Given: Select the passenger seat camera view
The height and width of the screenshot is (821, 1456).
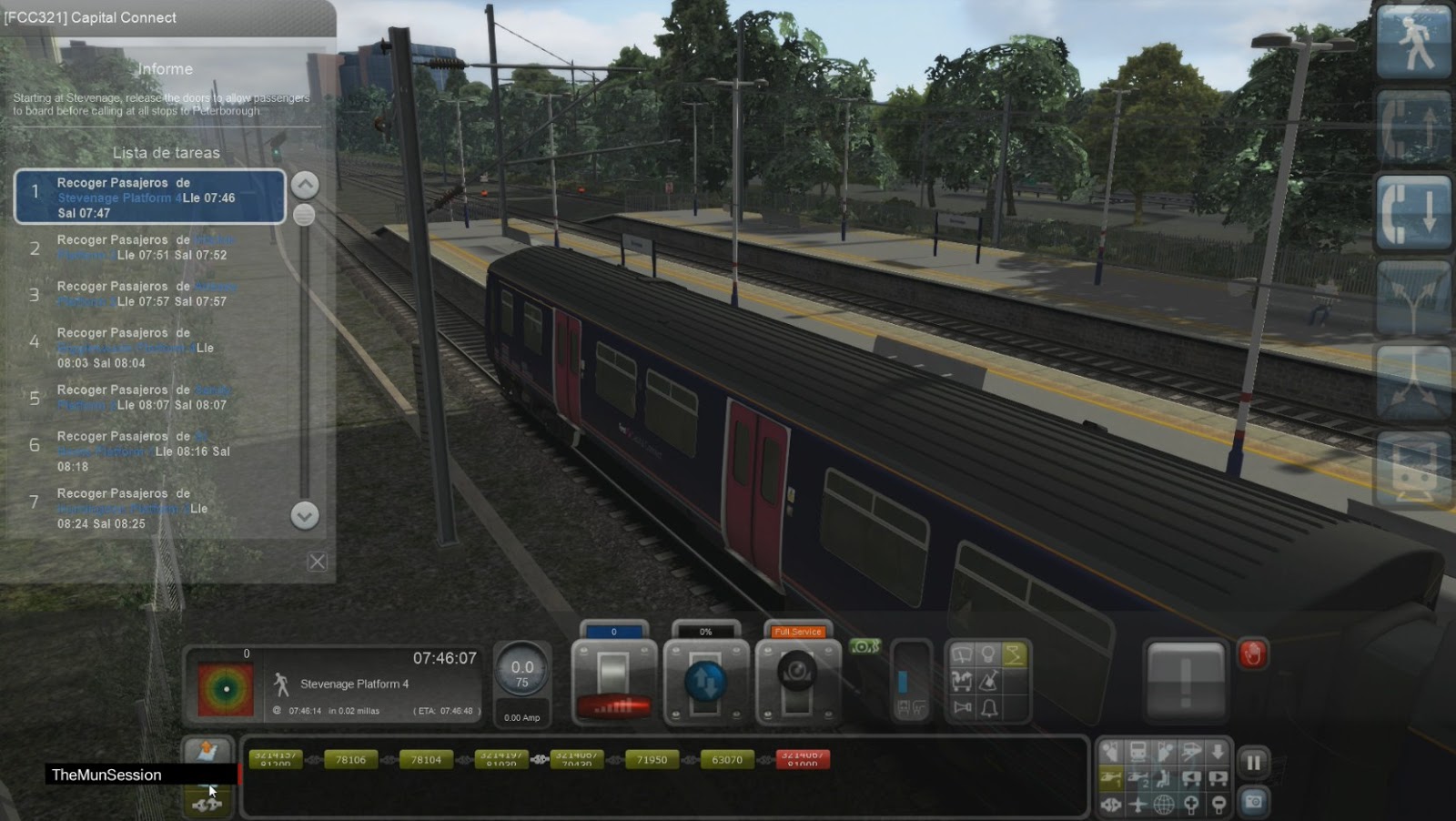Looking at the screenshot, I should (1163, 779).
